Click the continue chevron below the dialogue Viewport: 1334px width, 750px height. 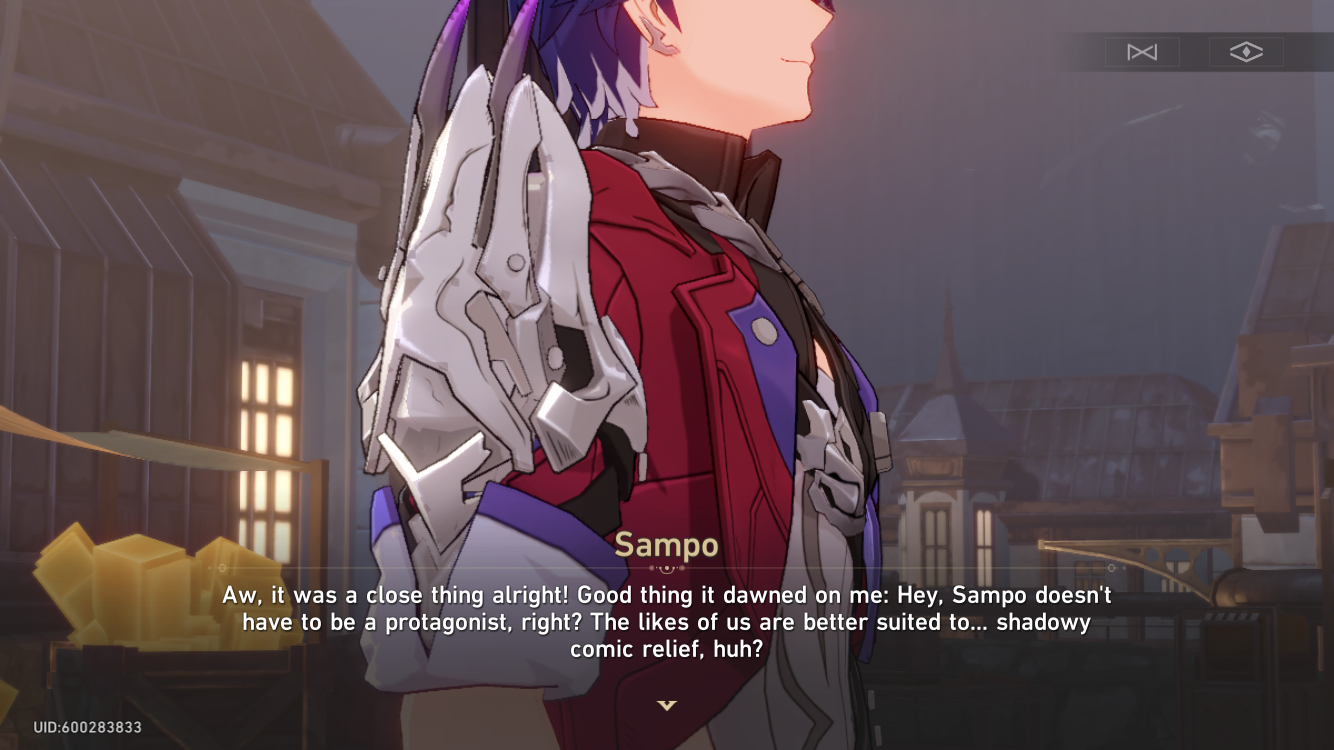coord(666,704)
